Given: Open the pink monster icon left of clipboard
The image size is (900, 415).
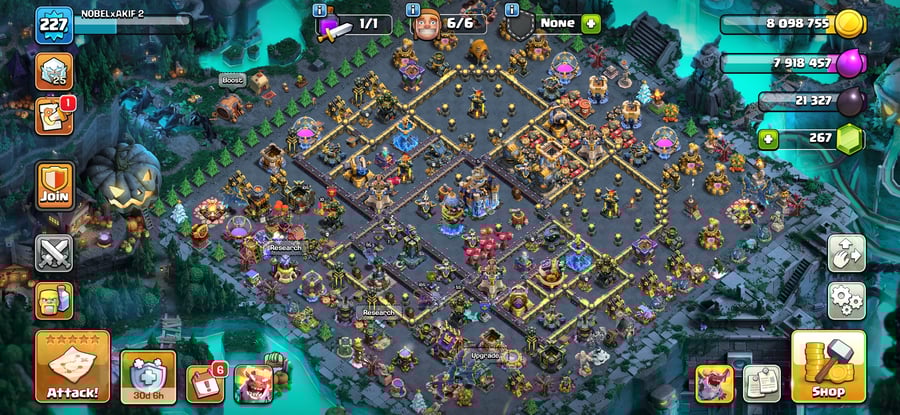Looking at the screenshot, I should [x=716, y=383].
